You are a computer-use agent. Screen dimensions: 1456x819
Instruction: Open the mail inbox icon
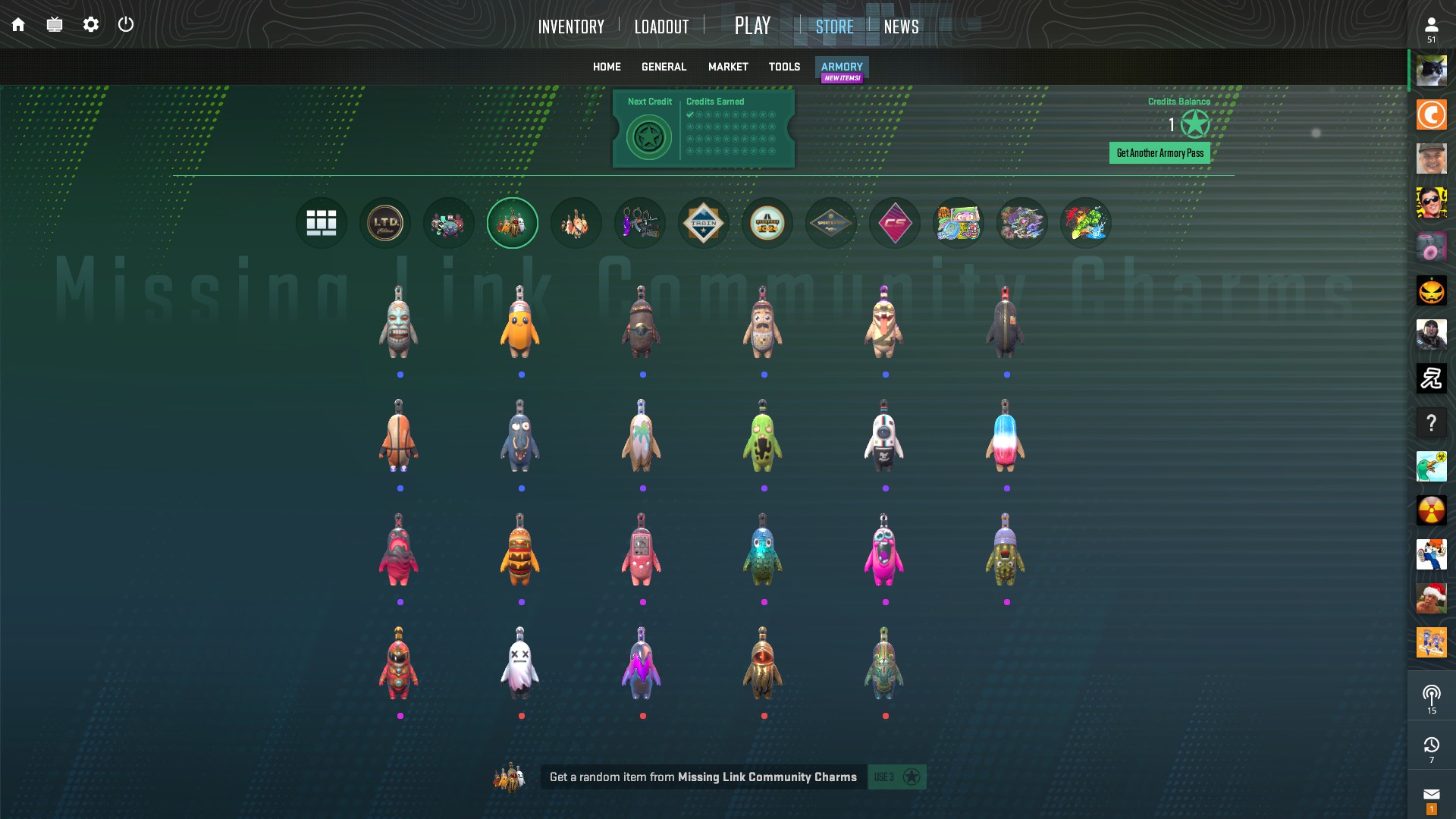(x=1431, y=795)
